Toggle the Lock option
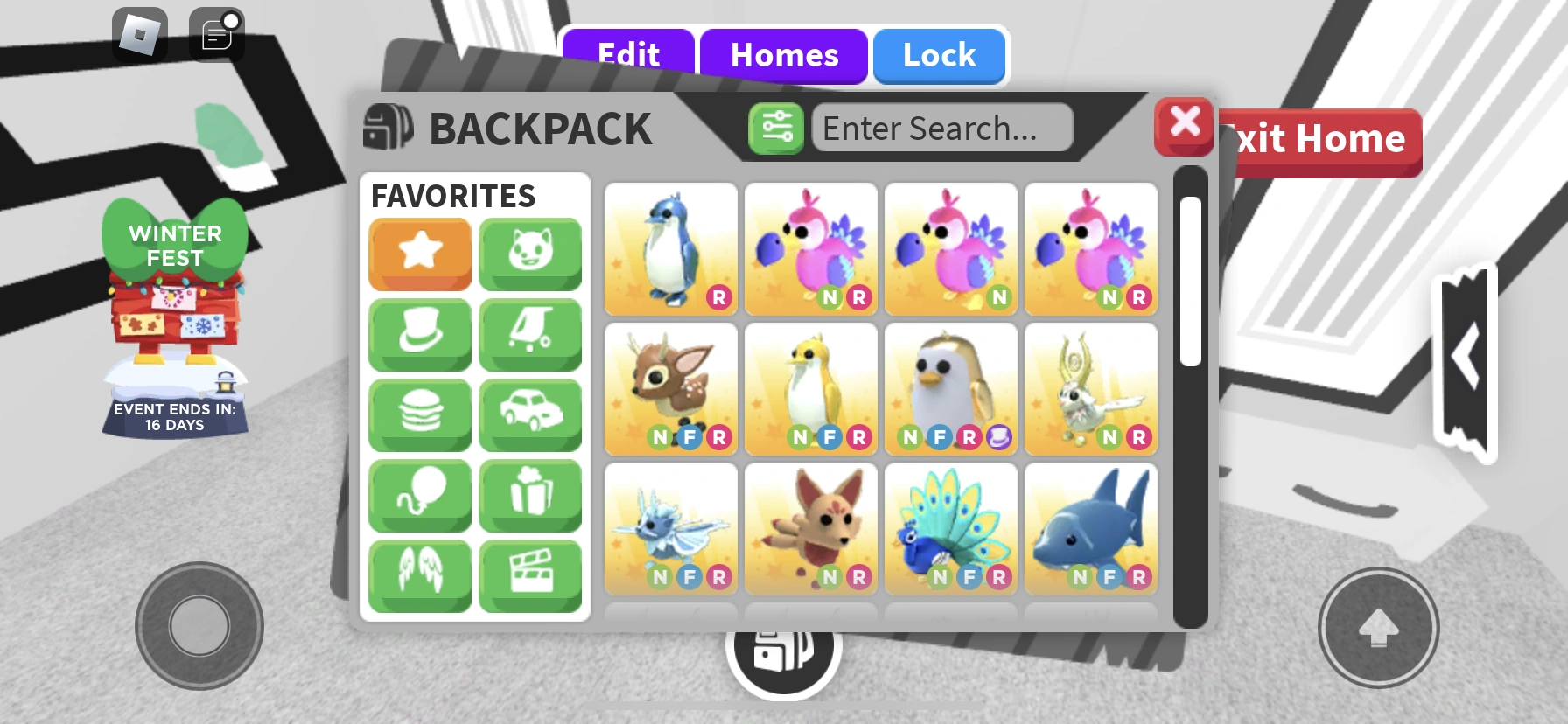Screen dimensions: 1568x724 938,55
